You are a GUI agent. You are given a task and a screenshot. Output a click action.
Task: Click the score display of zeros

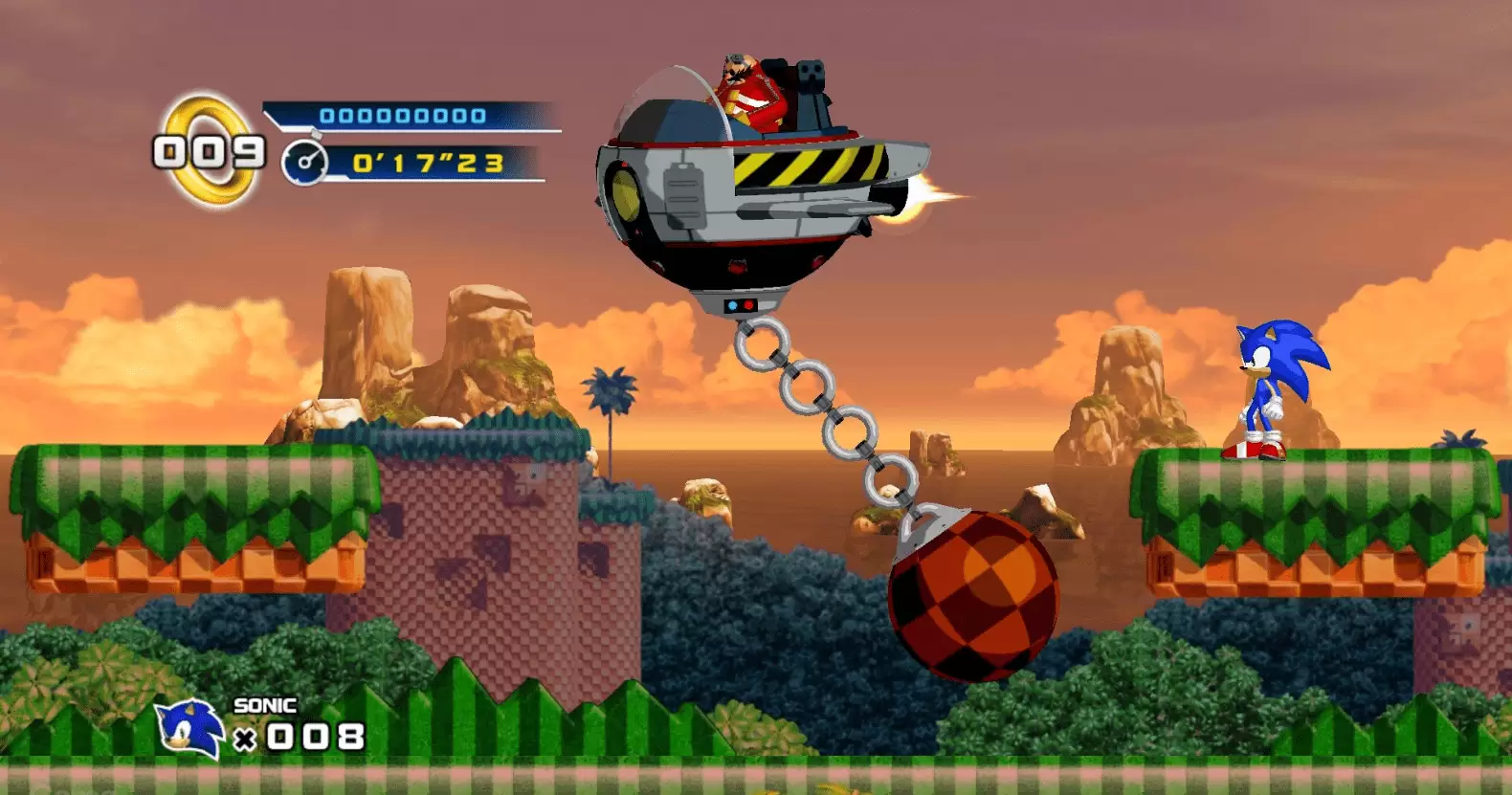tap(401, 116)
